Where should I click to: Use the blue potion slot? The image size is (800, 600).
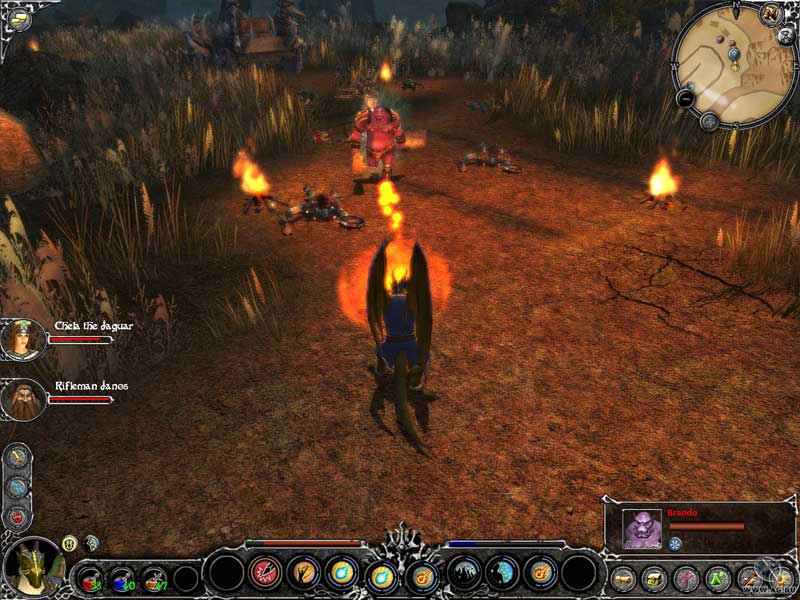coord(122,577)
